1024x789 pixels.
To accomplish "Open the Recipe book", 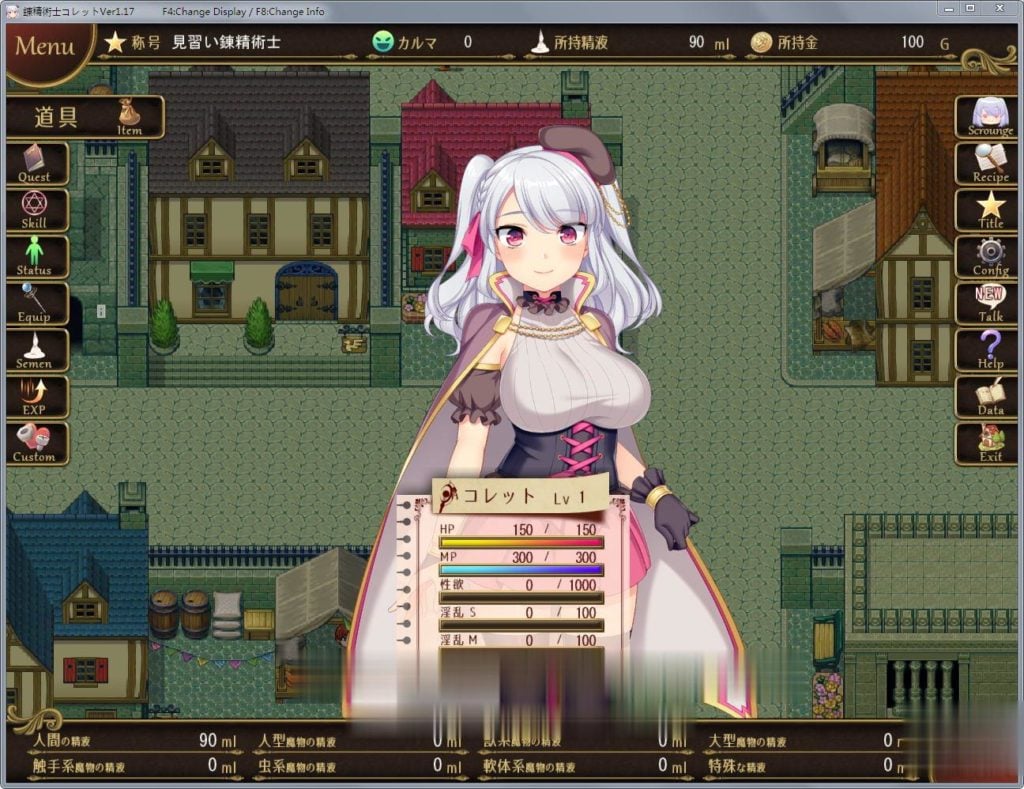I will 989,163.
